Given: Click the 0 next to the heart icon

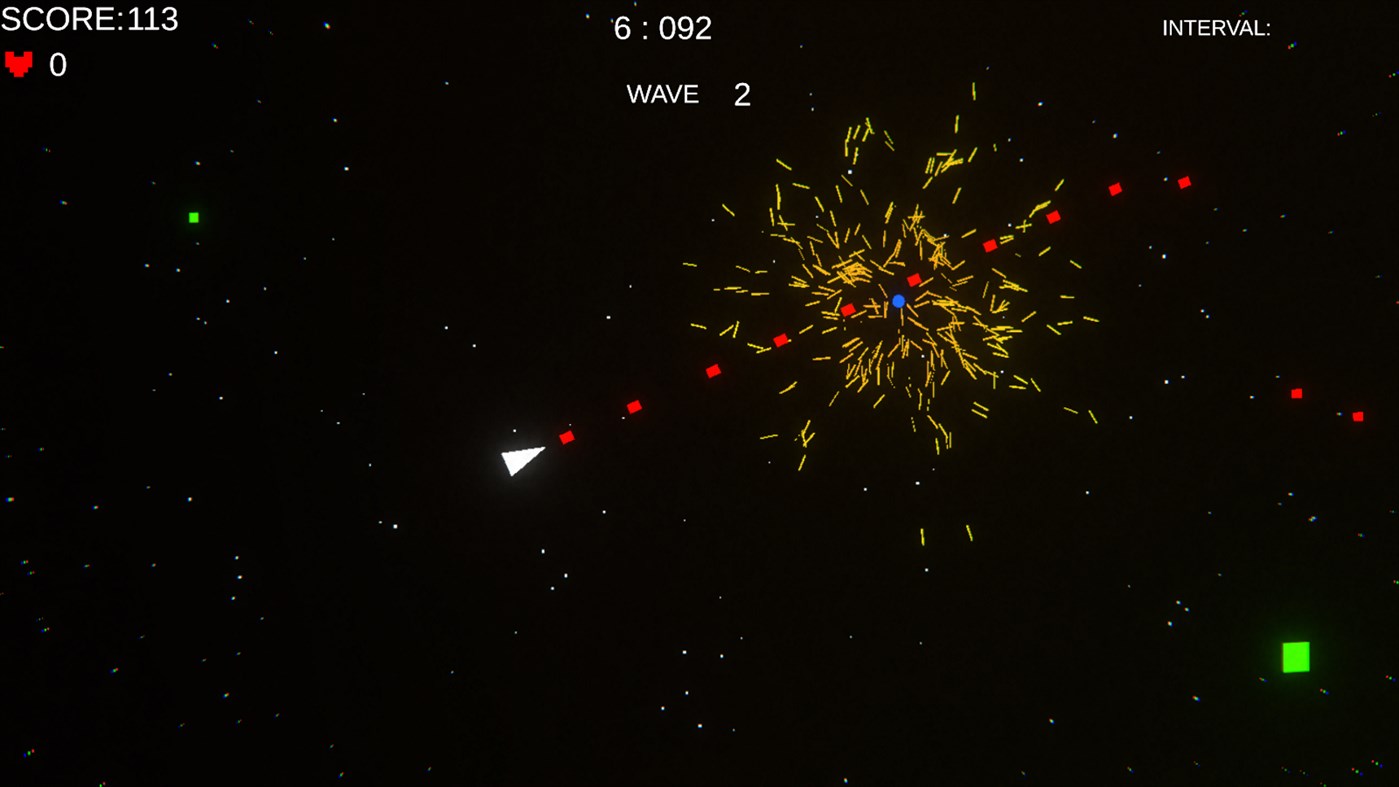Looking at the screenshot, I should (57, 63).
